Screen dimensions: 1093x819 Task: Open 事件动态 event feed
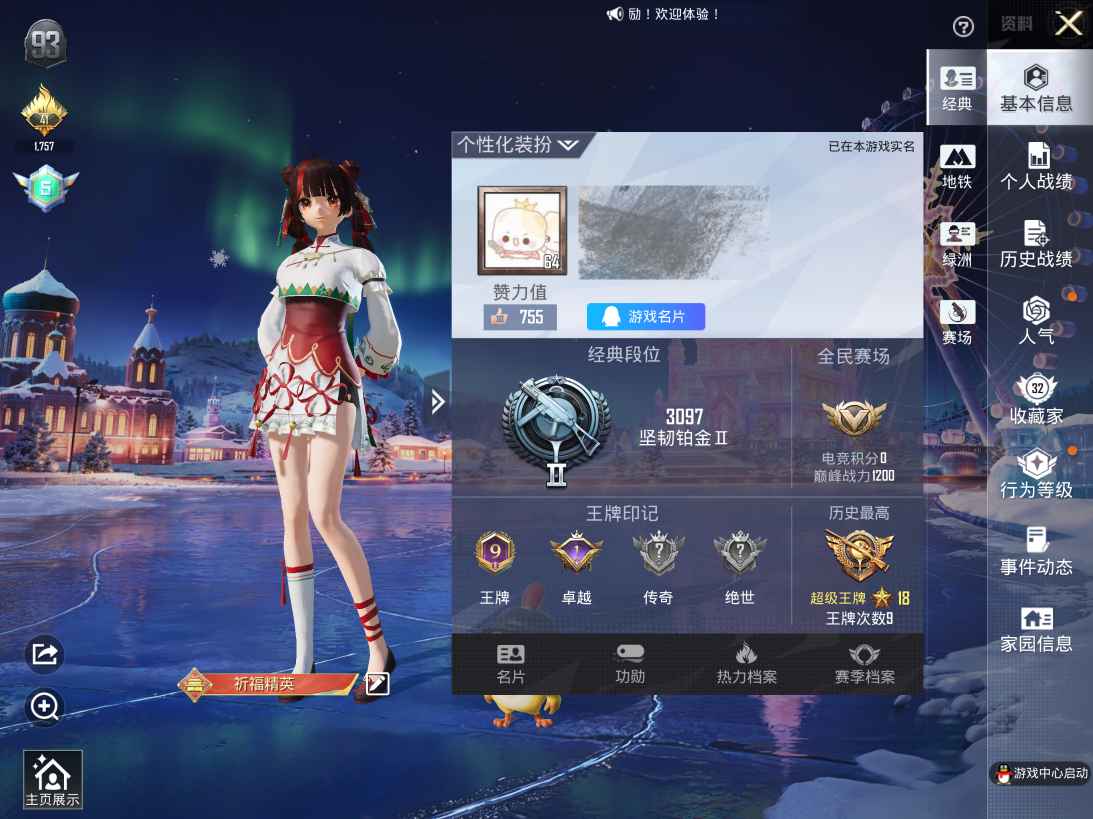pos(1037,552)
